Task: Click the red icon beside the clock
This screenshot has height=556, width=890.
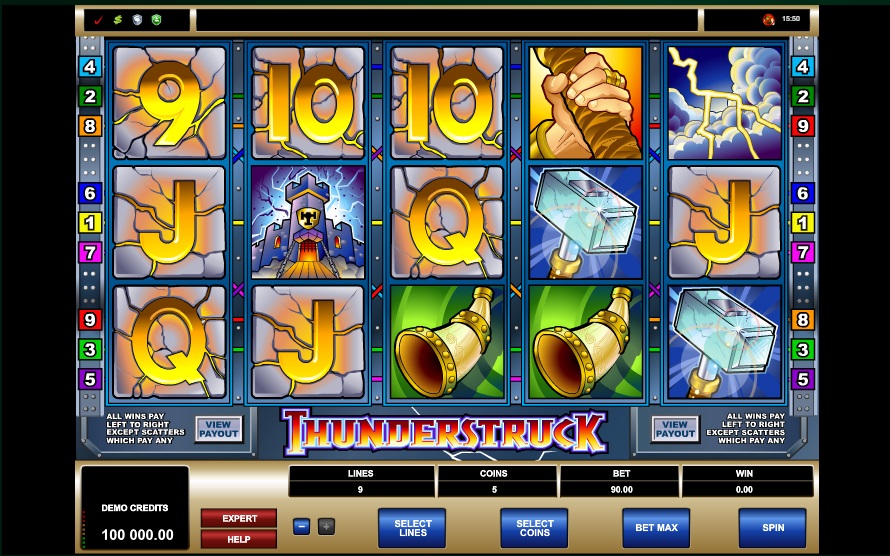Action: click(768, 19)
